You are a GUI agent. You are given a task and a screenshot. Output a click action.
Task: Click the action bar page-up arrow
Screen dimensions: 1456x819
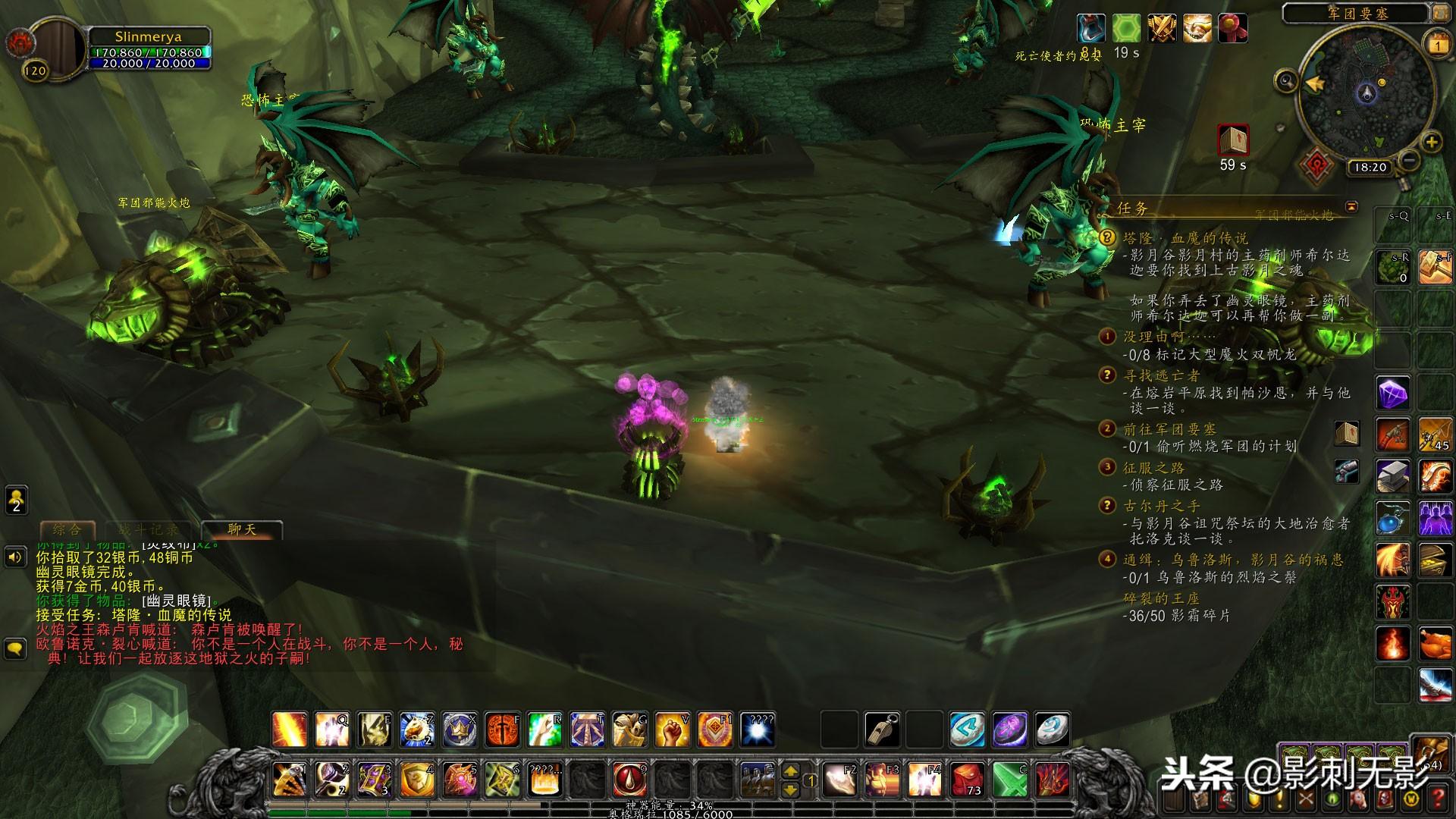pyautogui.click(x=790, y=770)
